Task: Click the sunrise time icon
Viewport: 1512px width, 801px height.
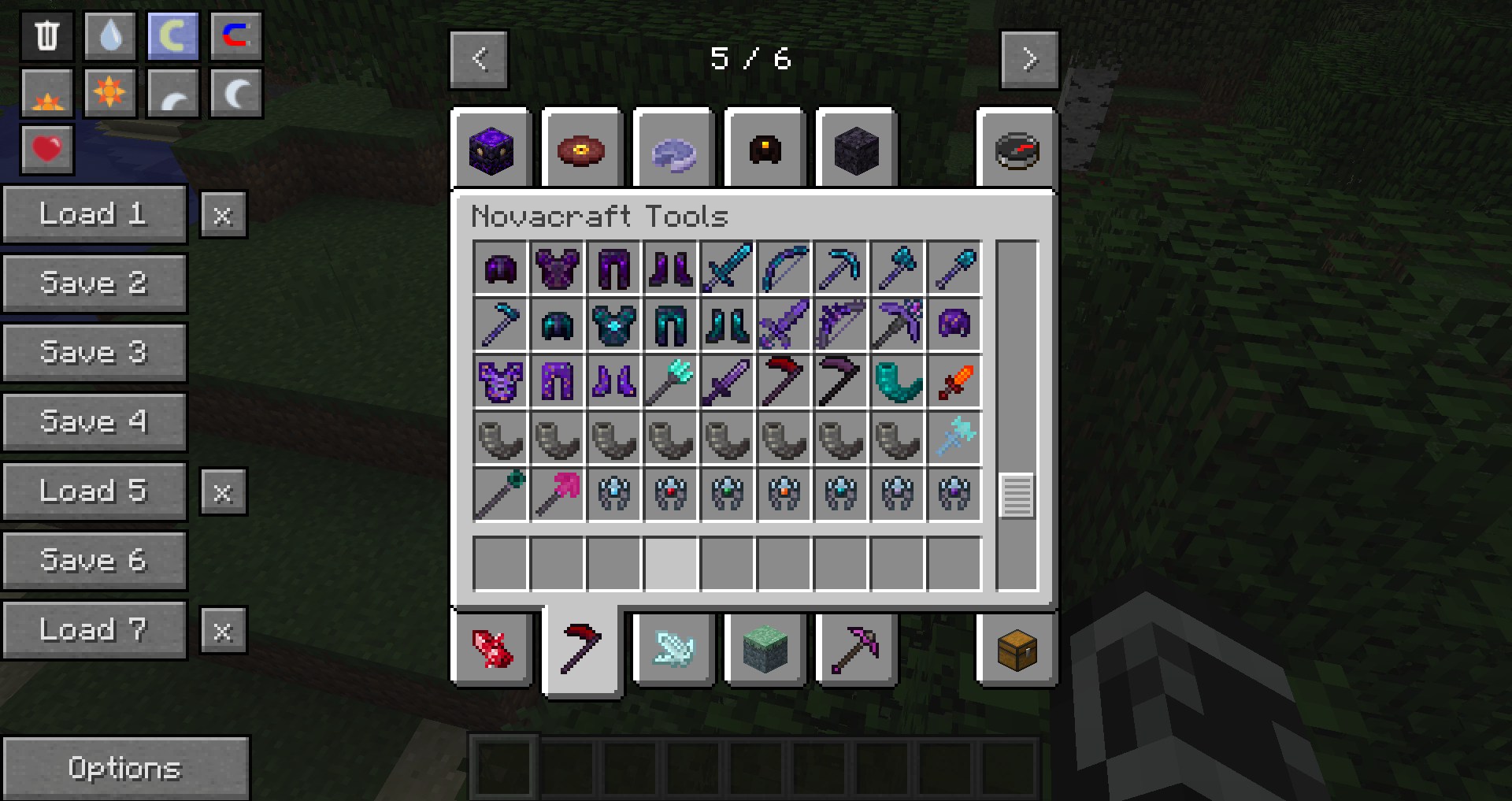Action: pyautogui.click(x=46, y=91)
